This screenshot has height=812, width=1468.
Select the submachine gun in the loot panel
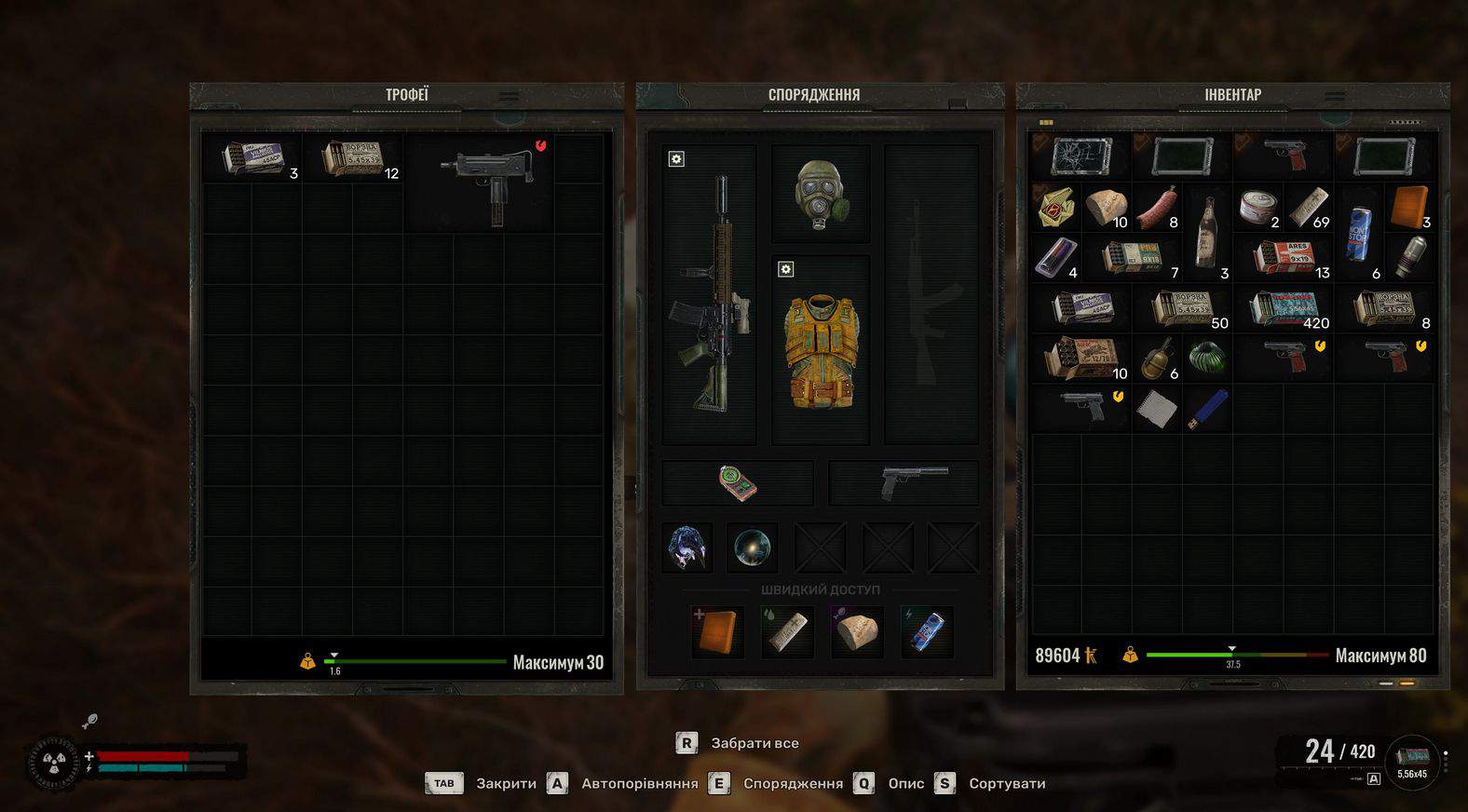coord(491,182)
